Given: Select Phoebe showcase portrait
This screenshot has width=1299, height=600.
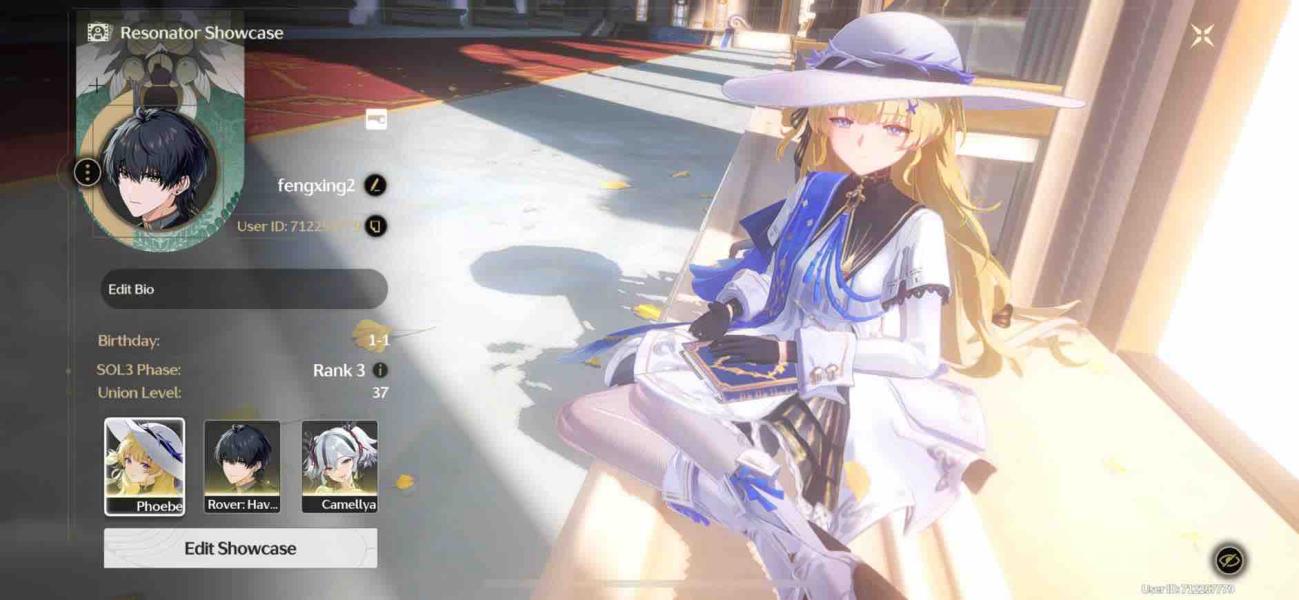Looking at the screenshot, I should [145, 466].
